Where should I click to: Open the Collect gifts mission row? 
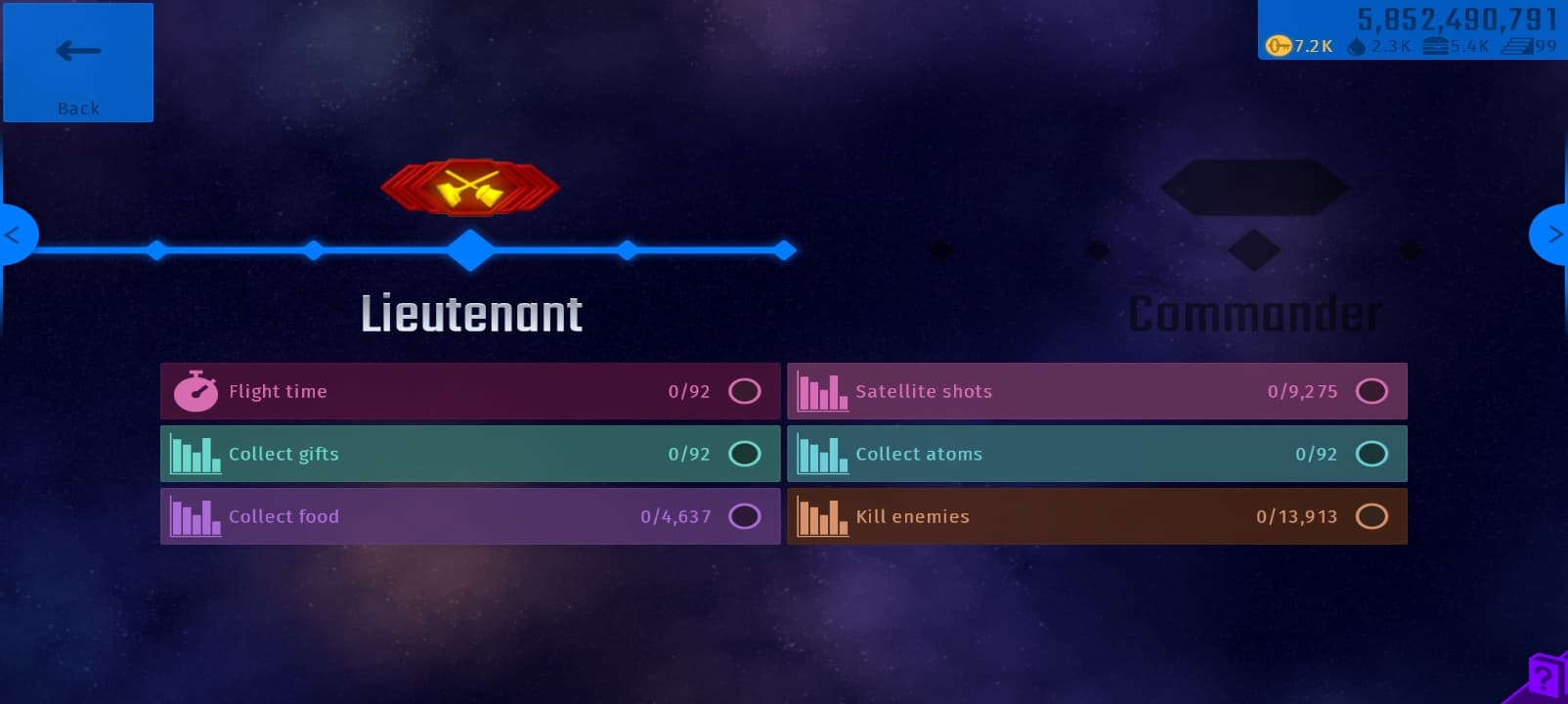coord(470,454)
